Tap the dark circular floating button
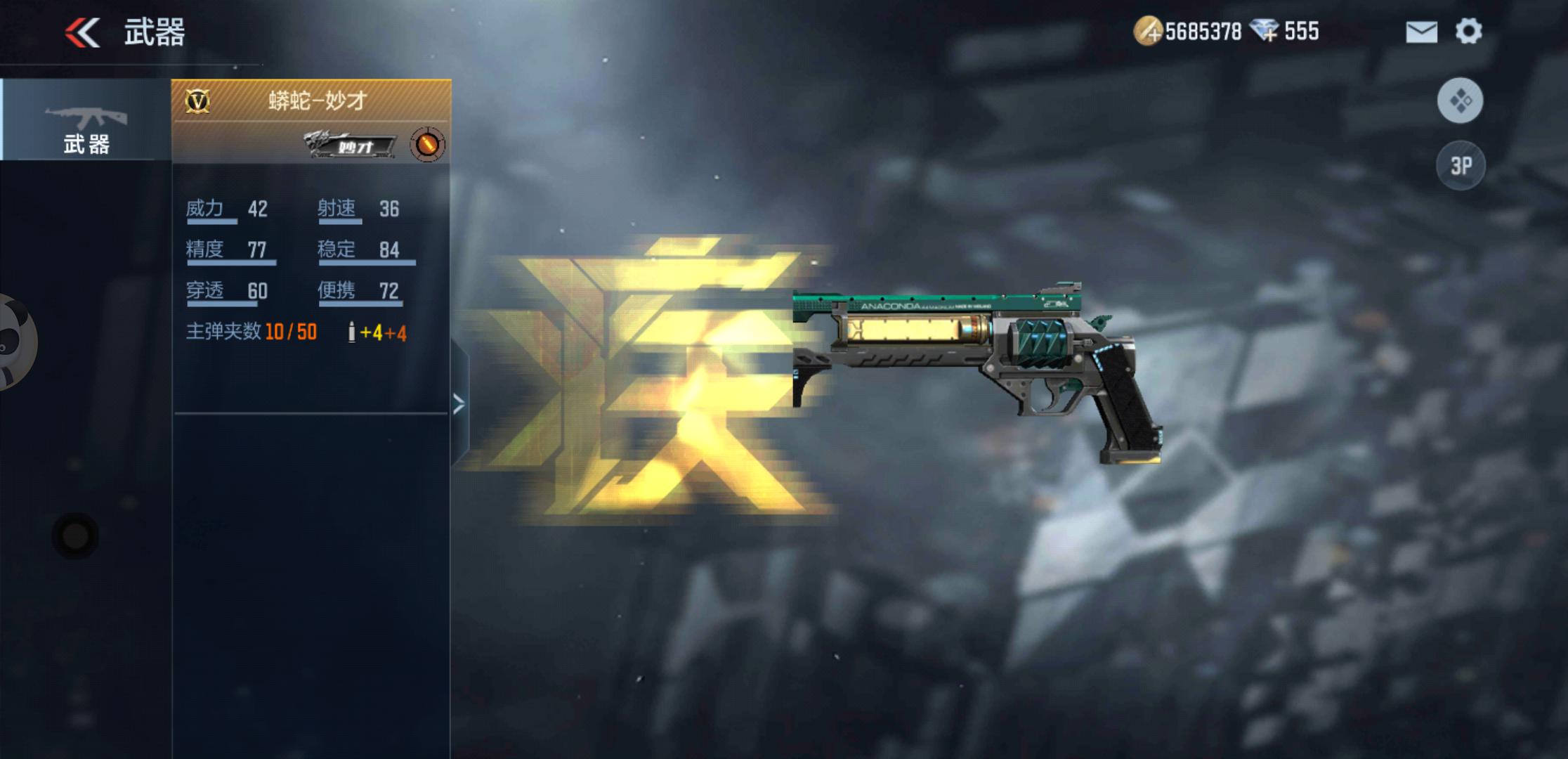This screenshot has width=1568, height=759. [75, 536]
